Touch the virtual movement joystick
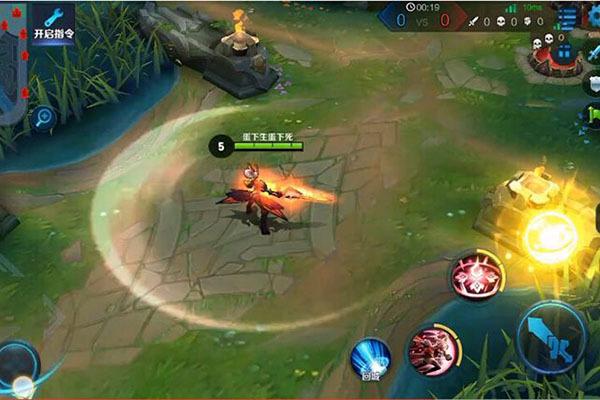The width and height of the screenshot is (600, 400). pyautogui.click(x=17, y=365)
